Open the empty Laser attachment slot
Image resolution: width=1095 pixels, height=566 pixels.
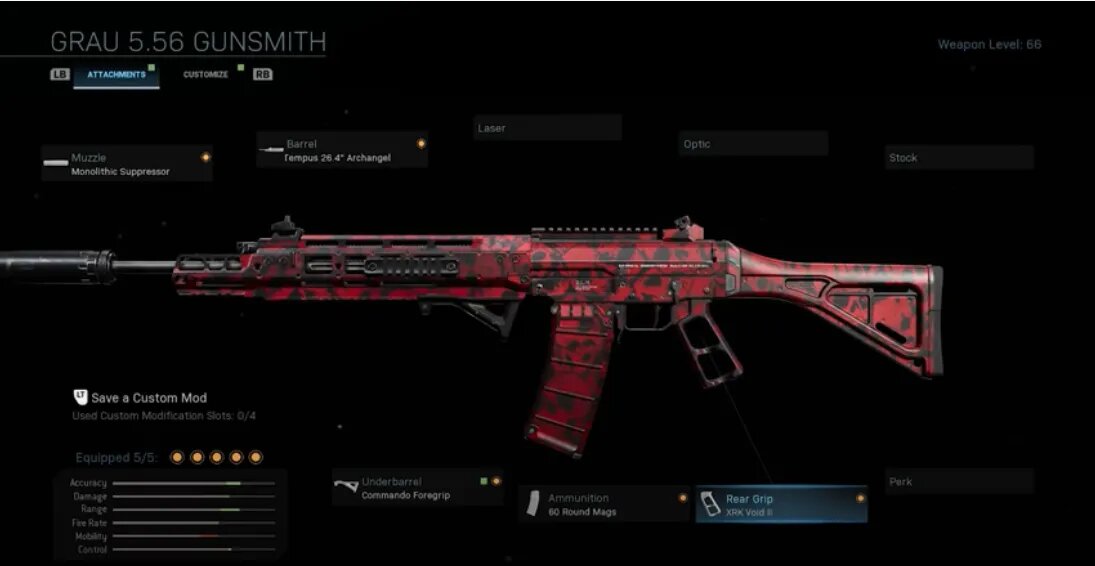coord(547,128)
